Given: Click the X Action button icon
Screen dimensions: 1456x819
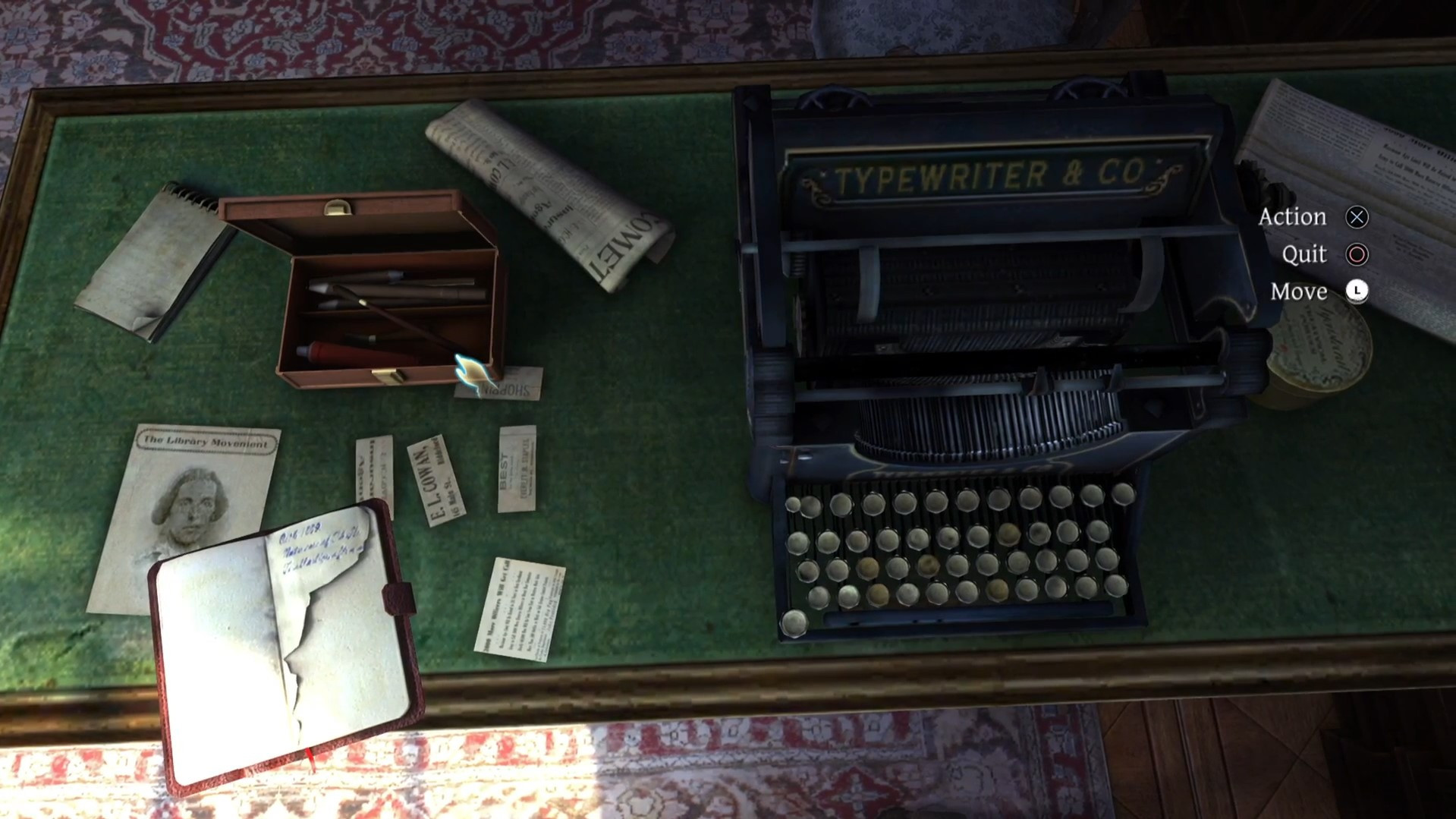Looking at the screenshot, I should pyautogui.click(x=1358, y=218).
